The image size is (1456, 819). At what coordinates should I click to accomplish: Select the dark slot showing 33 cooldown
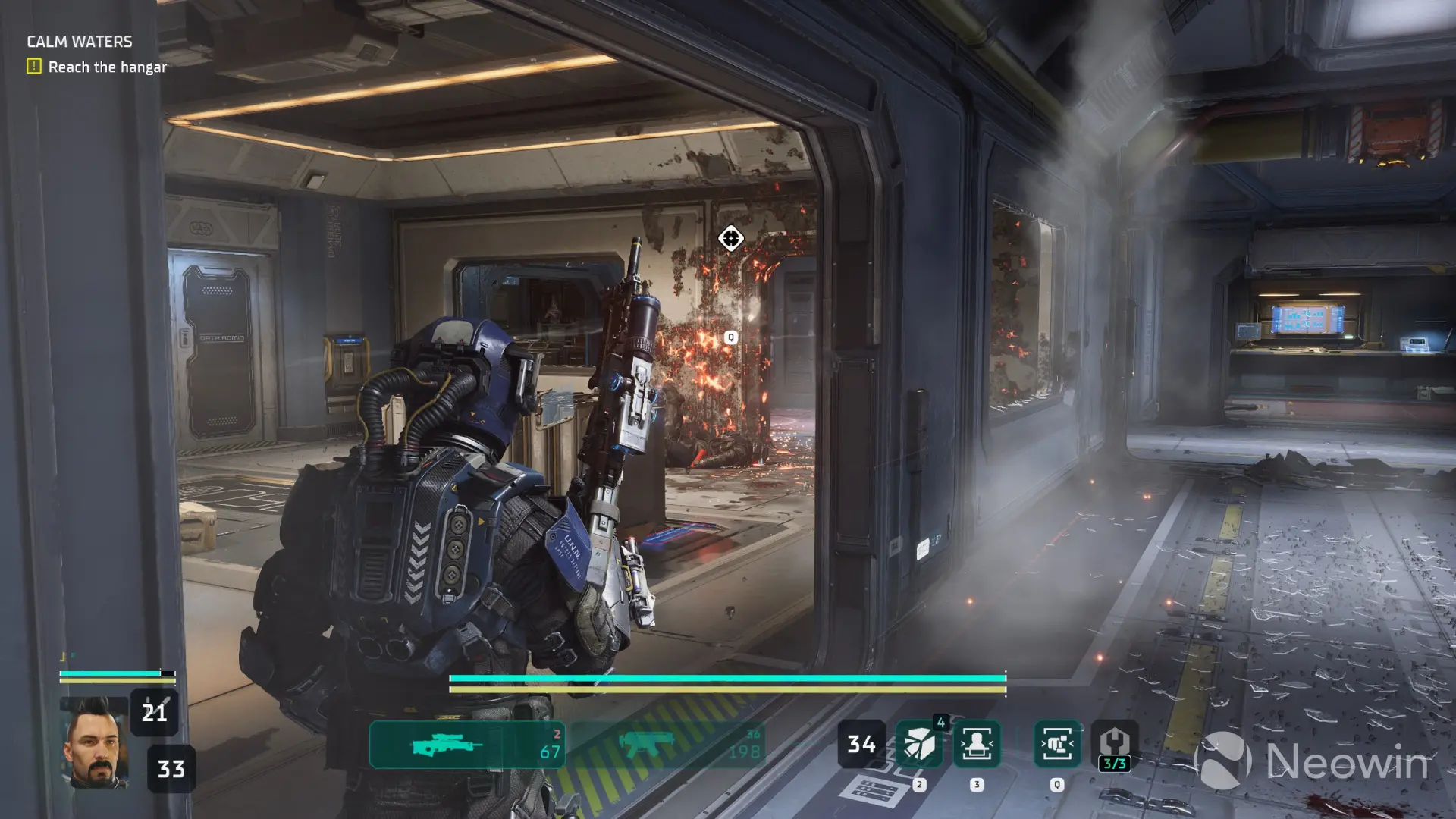[x=171, y=769]
